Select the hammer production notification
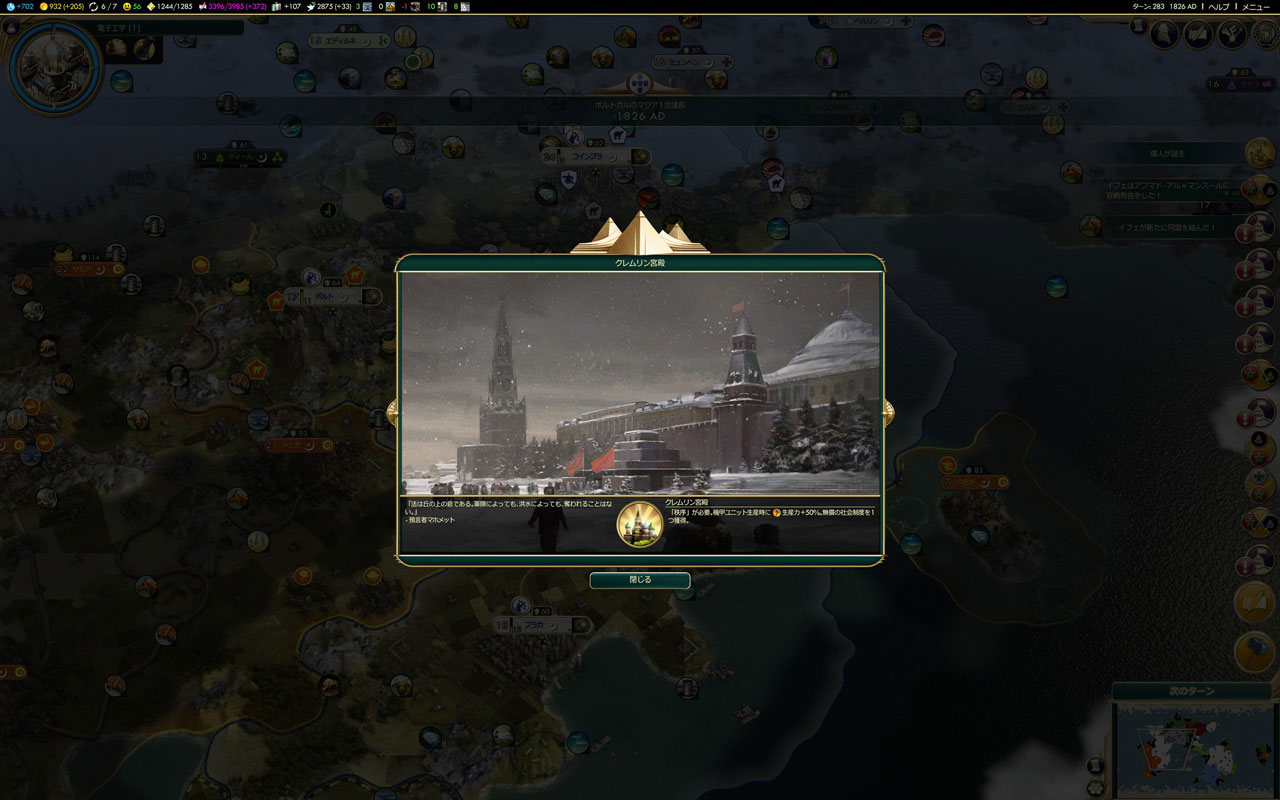Image resolution: width=1280 pixels, height=800 pixels. (x=1254, y=652)
